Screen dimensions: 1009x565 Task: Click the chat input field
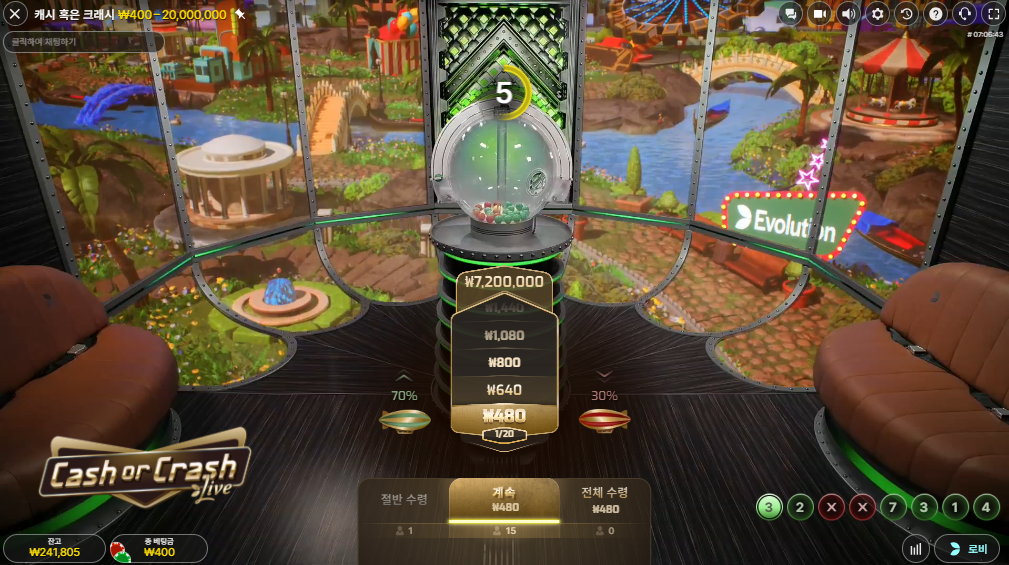pyautogui.click(x=84, y=42)
